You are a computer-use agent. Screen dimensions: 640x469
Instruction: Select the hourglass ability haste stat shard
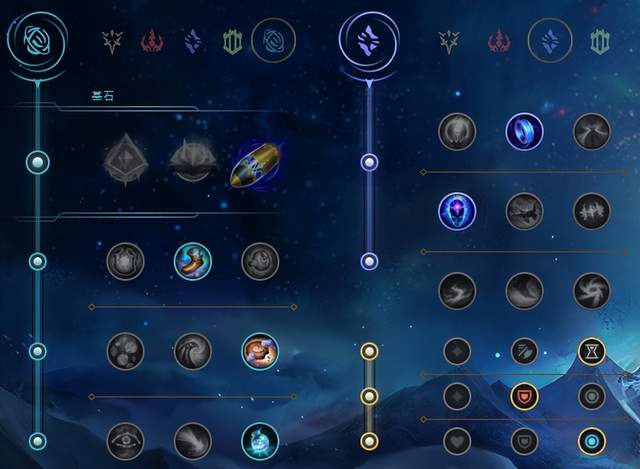591,351
